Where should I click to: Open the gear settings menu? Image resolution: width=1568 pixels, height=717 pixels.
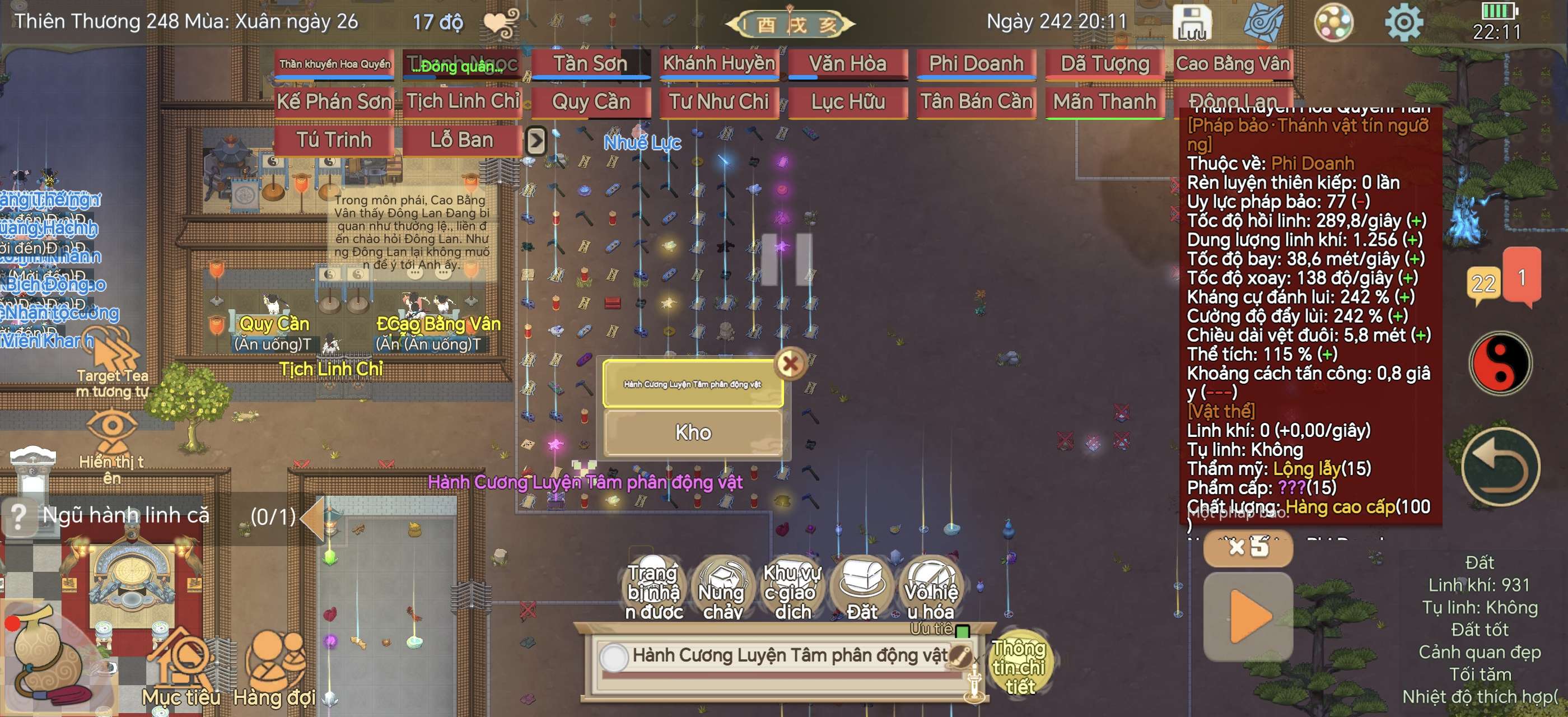1403,23
